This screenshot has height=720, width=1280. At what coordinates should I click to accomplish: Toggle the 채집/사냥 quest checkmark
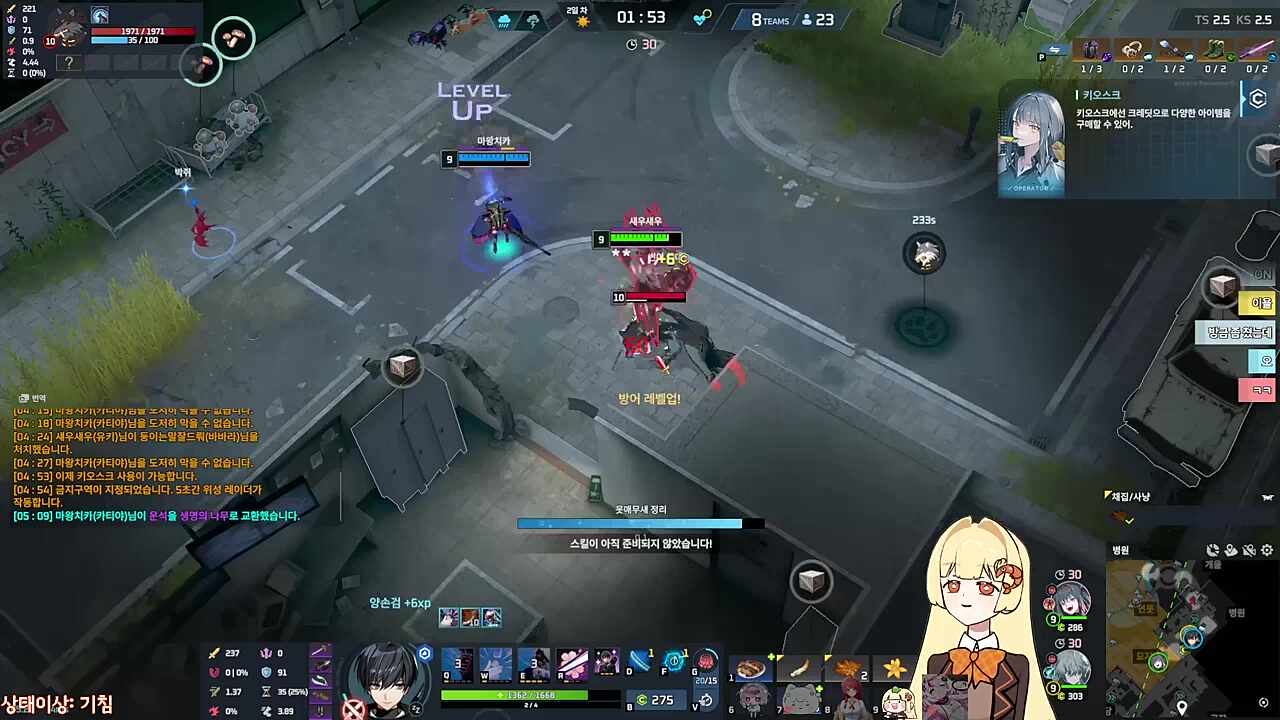click(x=1129, y=521)
